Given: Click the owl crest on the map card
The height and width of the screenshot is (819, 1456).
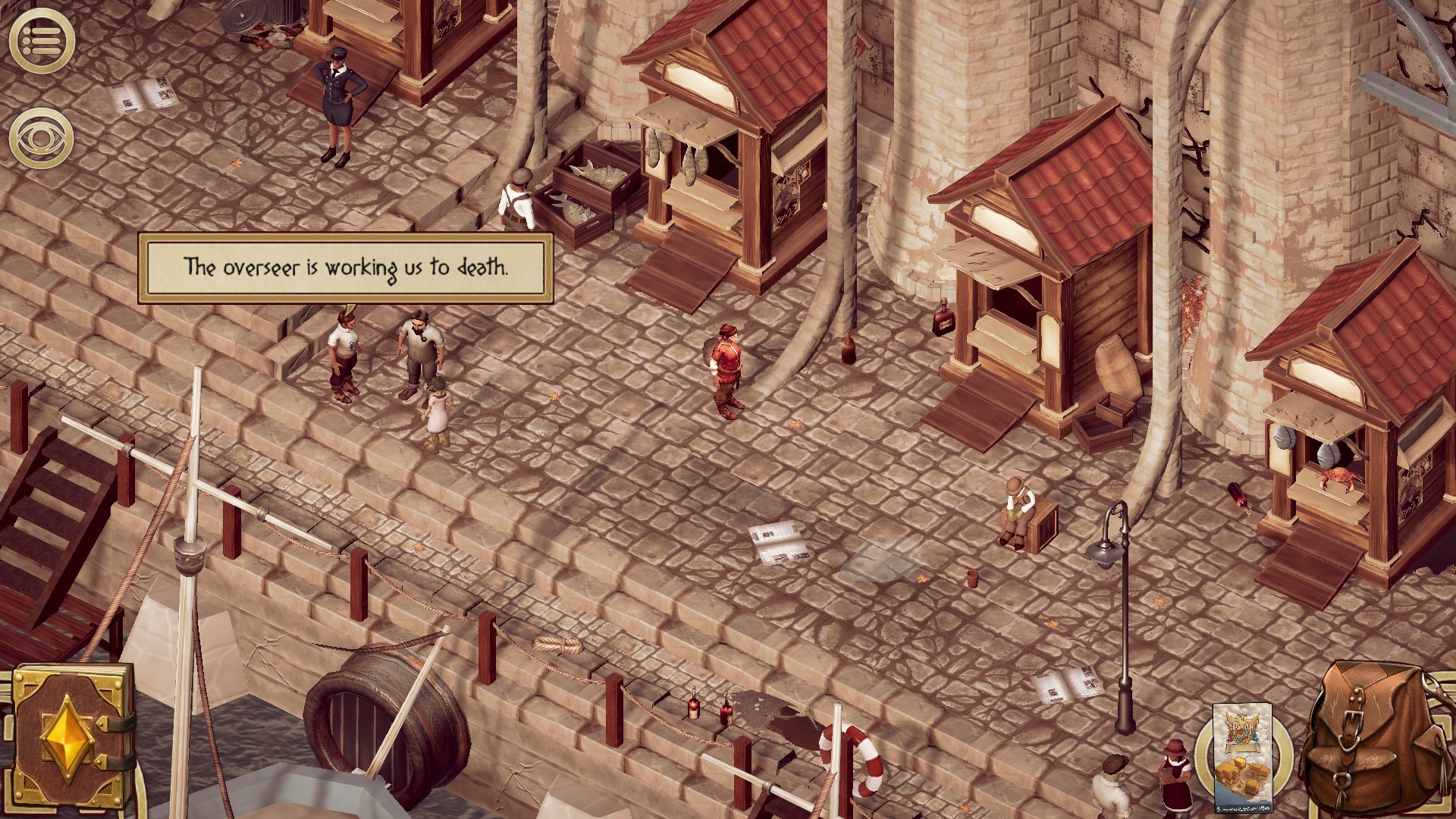Looking at the screenshot, I should point(1242,726).
